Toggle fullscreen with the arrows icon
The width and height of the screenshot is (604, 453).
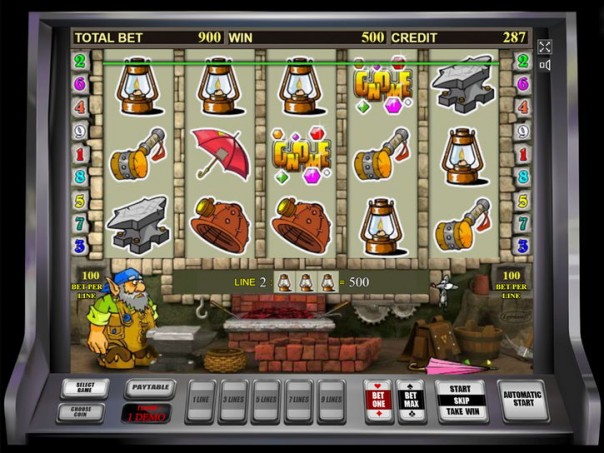545,47
